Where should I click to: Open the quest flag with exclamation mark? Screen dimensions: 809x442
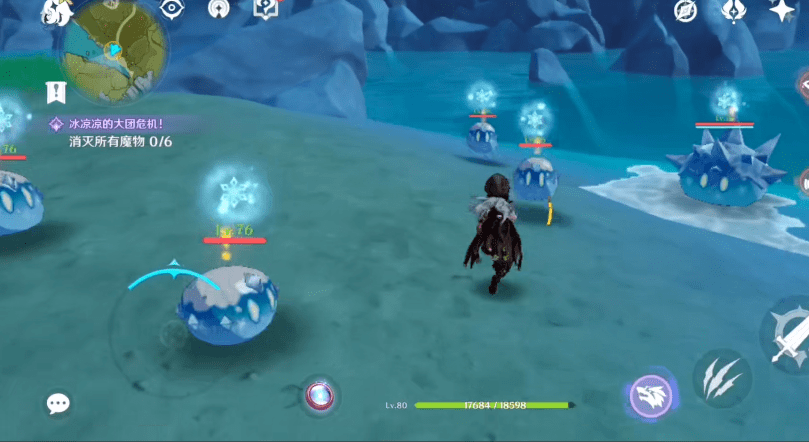pos(56,92)
